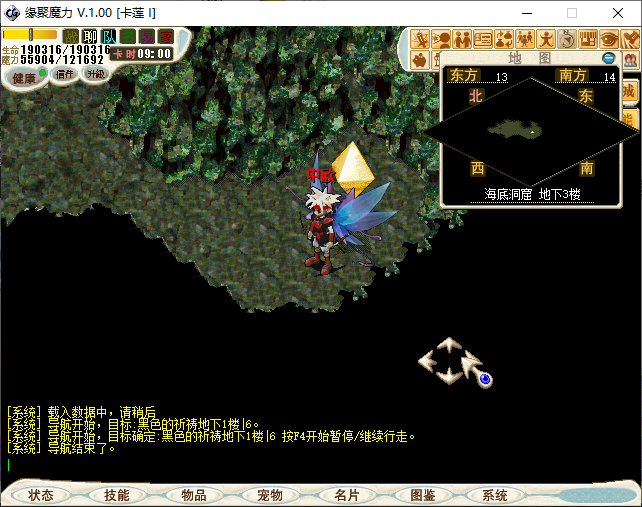Image resolution: width=642 pixels, height=507 pixels.
Task: Open the 技能 skills menu
Action: point(116,495)
